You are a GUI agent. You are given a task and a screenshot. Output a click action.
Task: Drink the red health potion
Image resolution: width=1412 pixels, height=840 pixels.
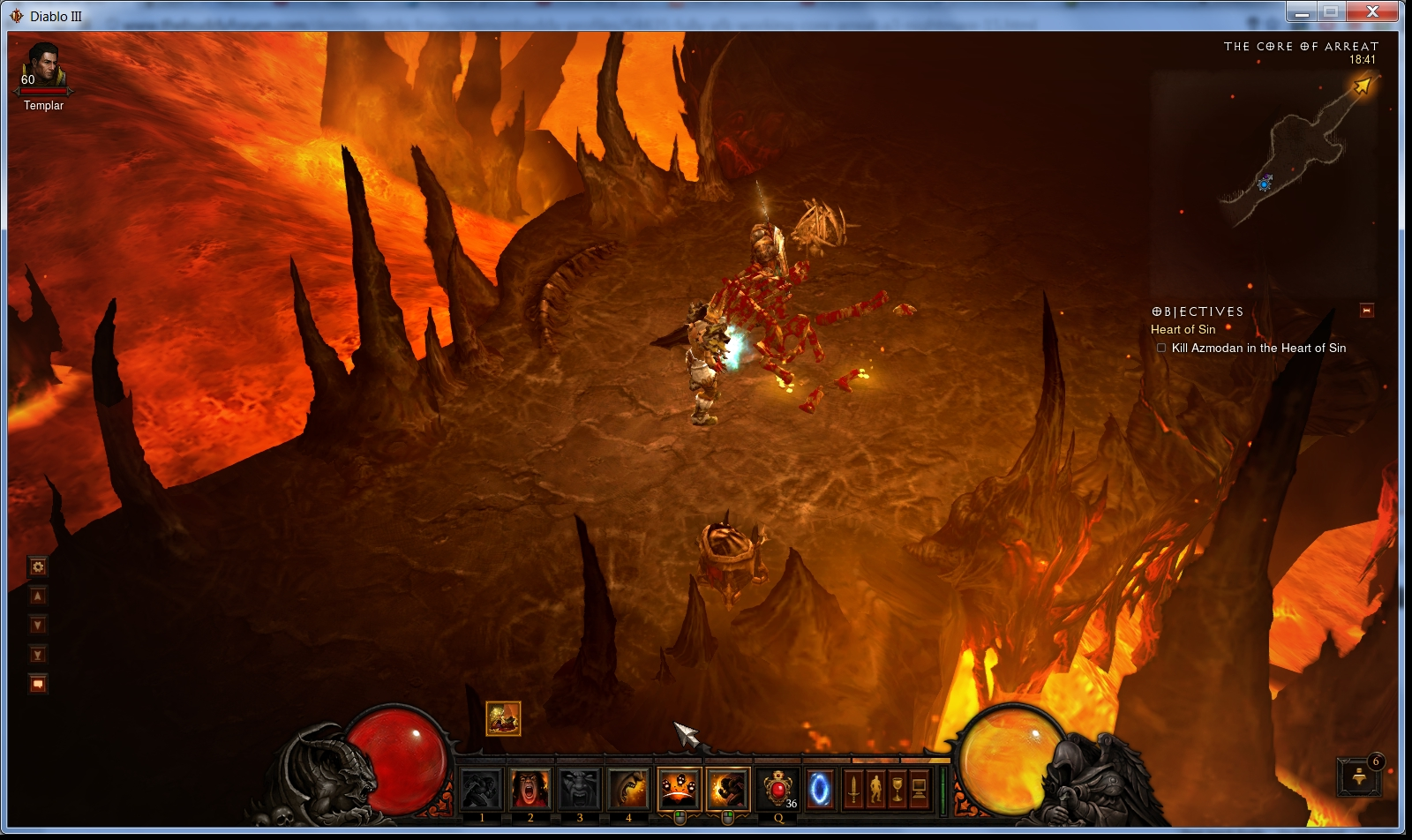(x=778, y=788)
